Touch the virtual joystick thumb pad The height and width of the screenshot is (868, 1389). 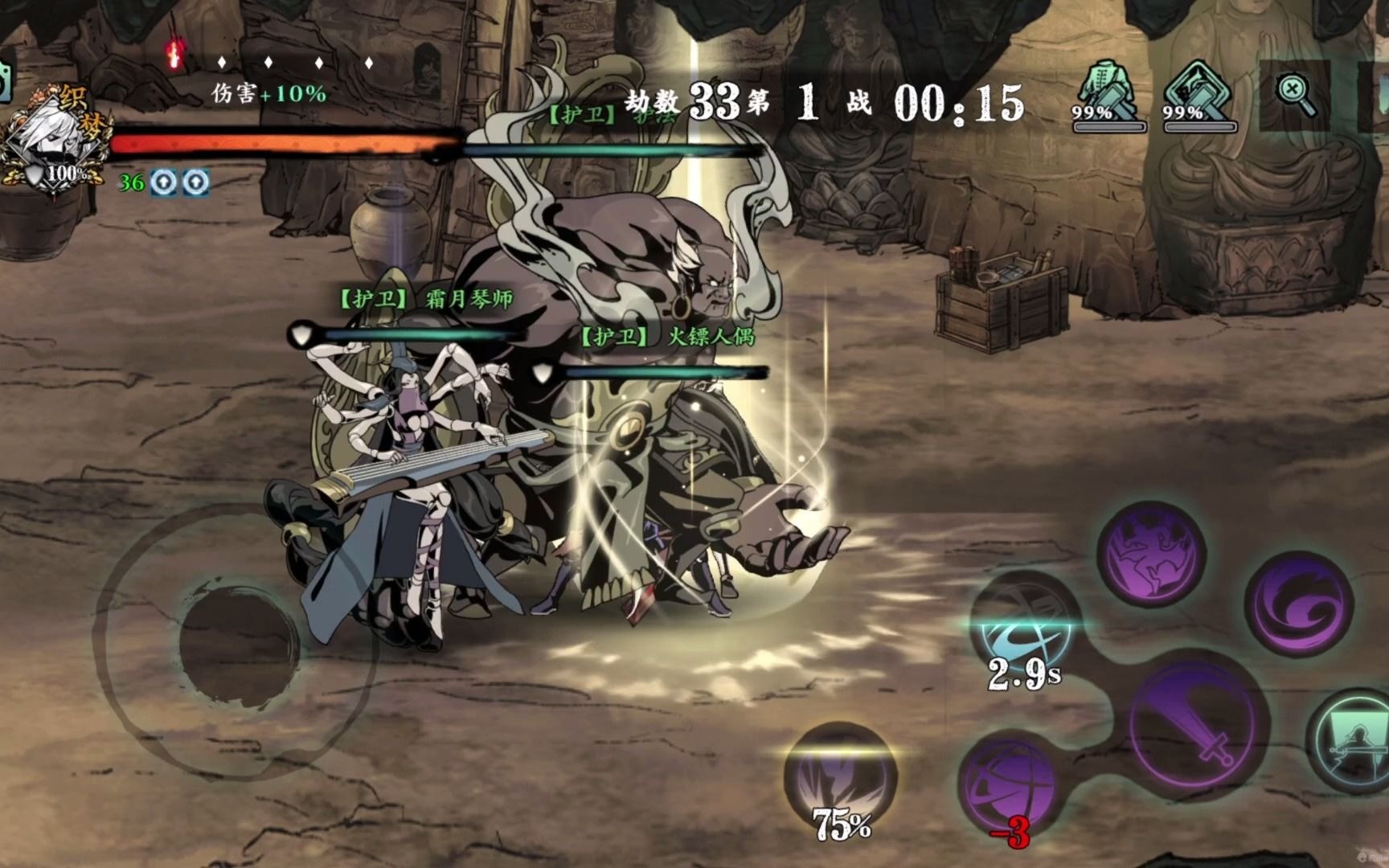pyautogui.click(x=234, y=643)
